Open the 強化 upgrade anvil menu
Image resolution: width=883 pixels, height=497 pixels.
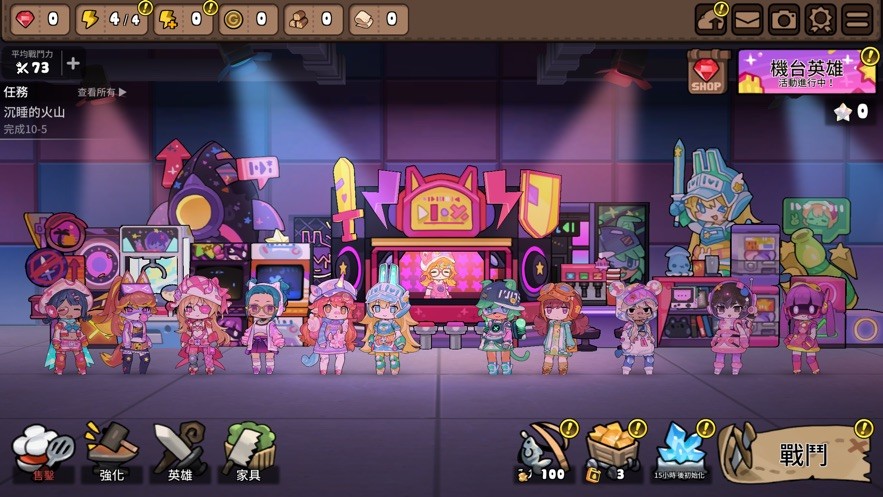(x=111, y=453)
